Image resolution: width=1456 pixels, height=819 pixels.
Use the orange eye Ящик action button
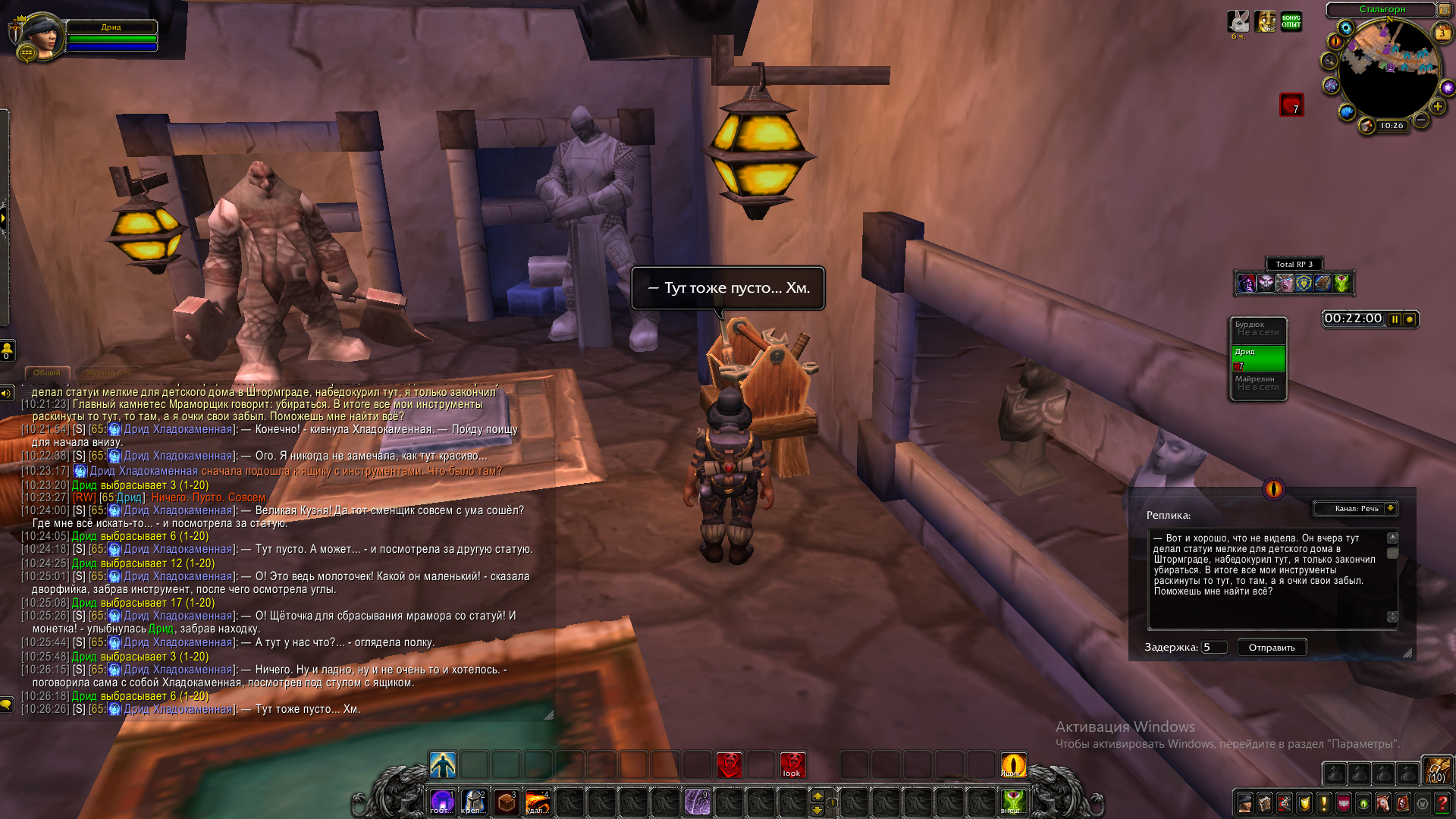(x=1013, y=765)
